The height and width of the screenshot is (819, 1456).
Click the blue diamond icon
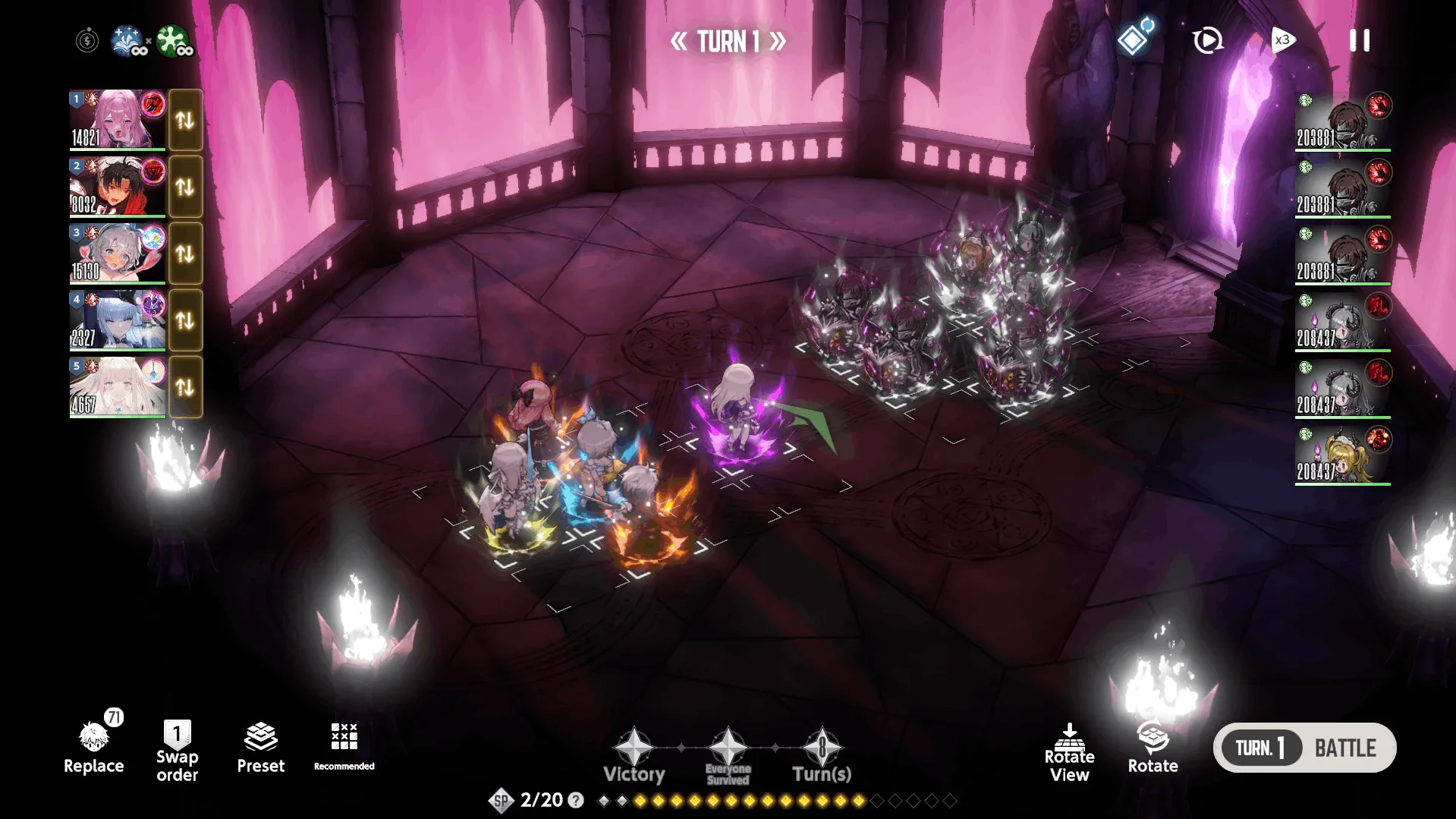click(1134, 39)
